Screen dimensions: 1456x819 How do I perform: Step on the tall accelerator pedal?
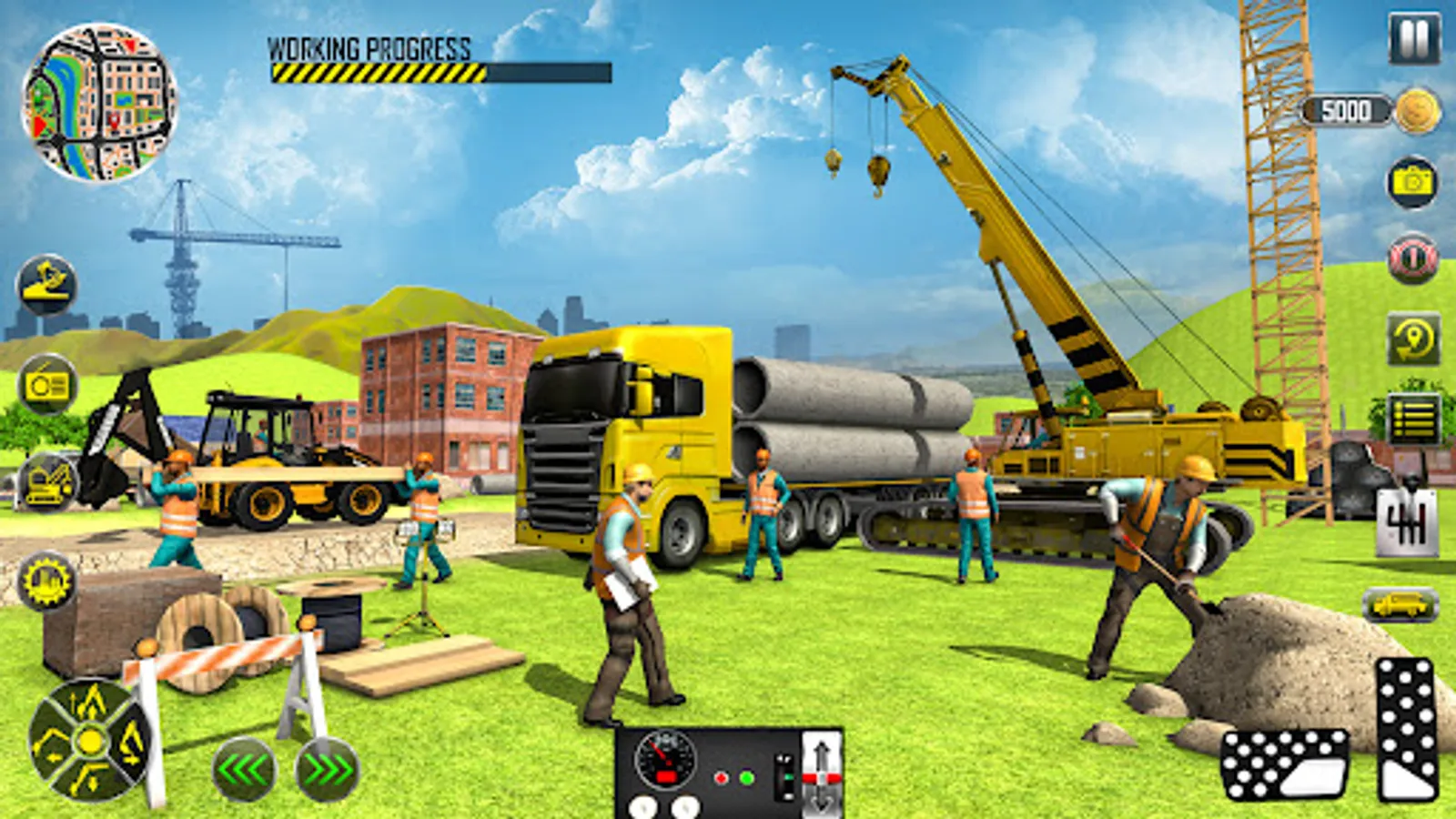(1407, 728)
